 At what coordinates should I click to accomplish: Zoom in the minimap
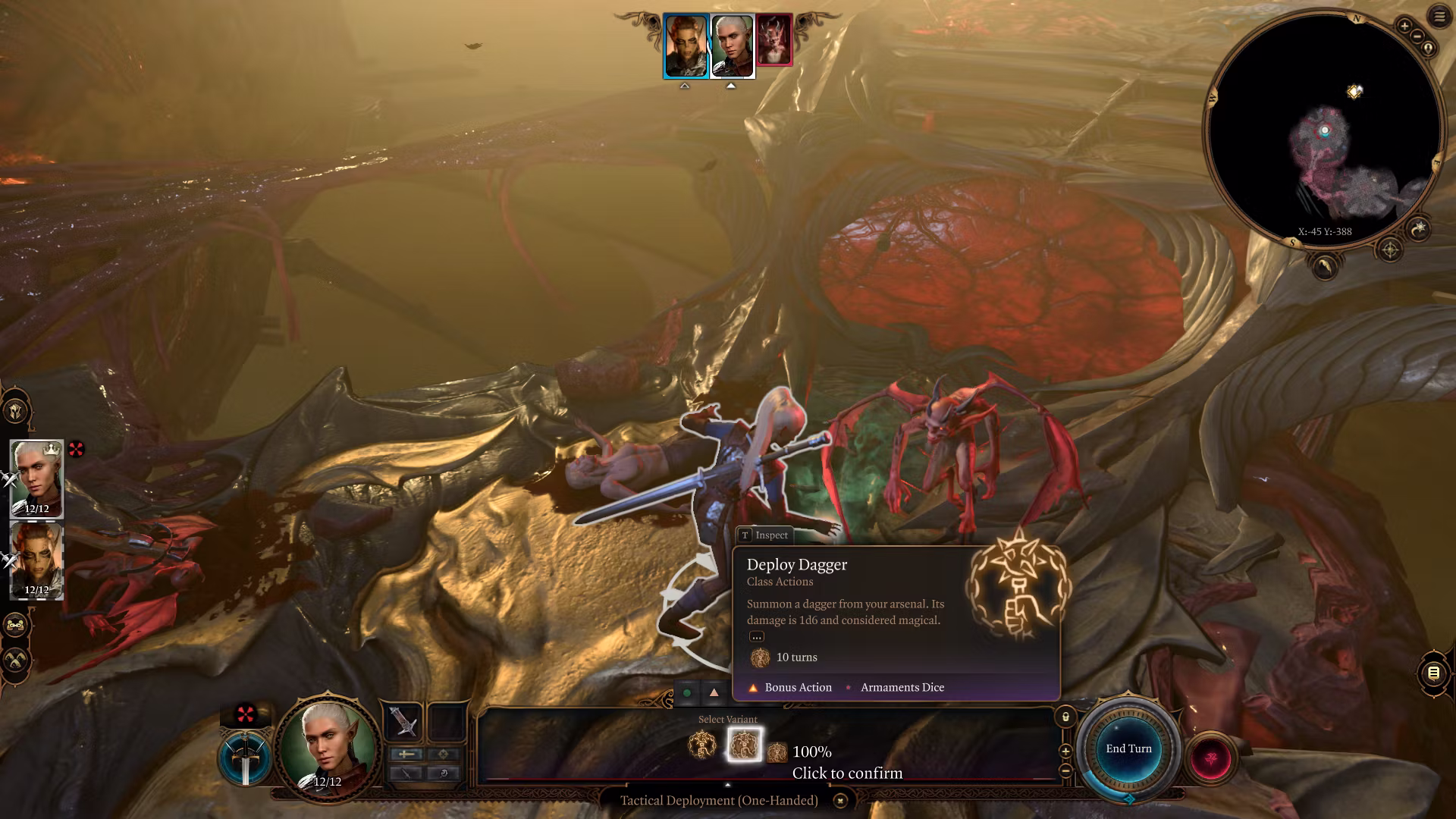1404,27
